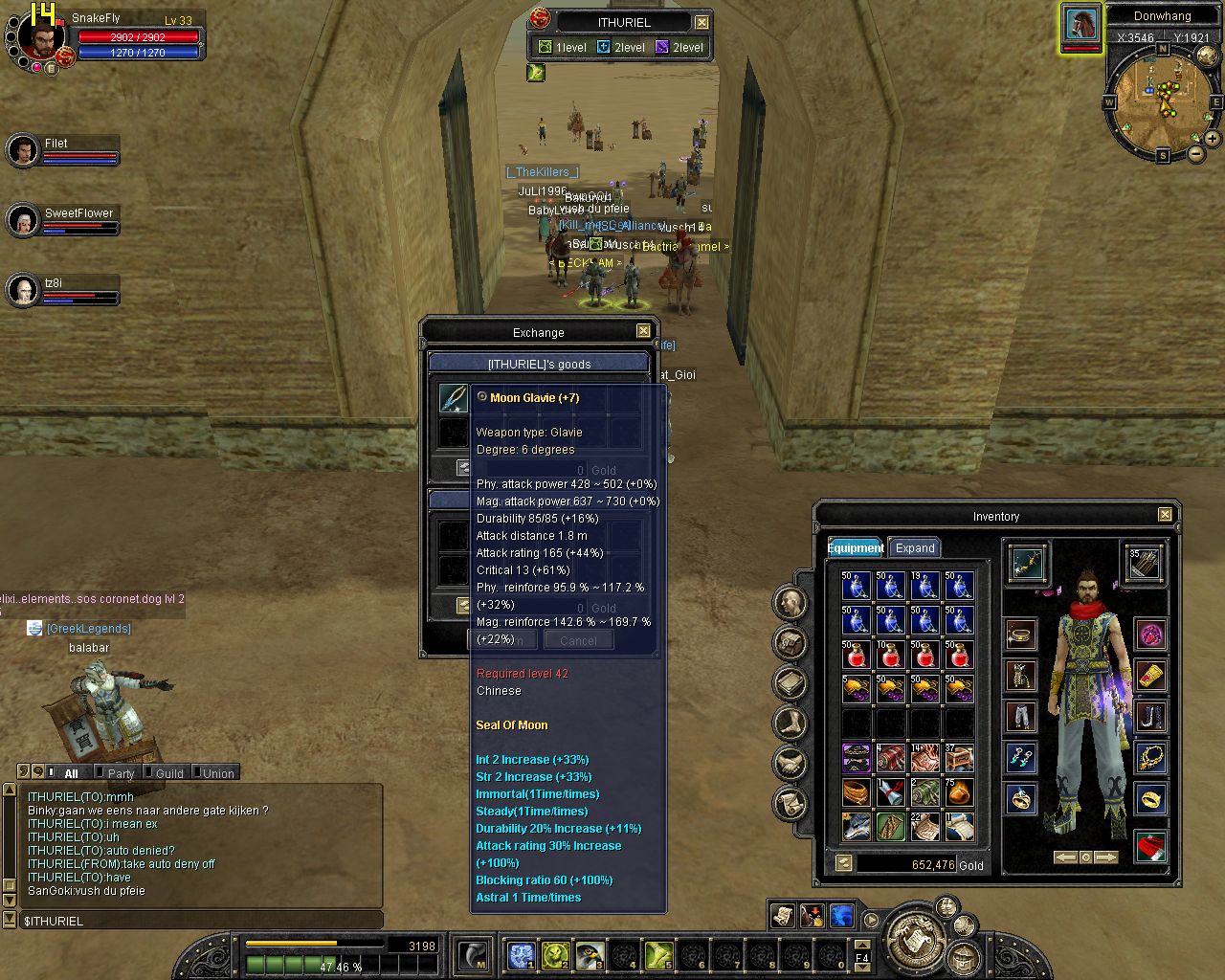The height and width of the screenshot is (980, 1225).
Task: Close the ITHURIEL target panel
Action: [x=702, y=22]
